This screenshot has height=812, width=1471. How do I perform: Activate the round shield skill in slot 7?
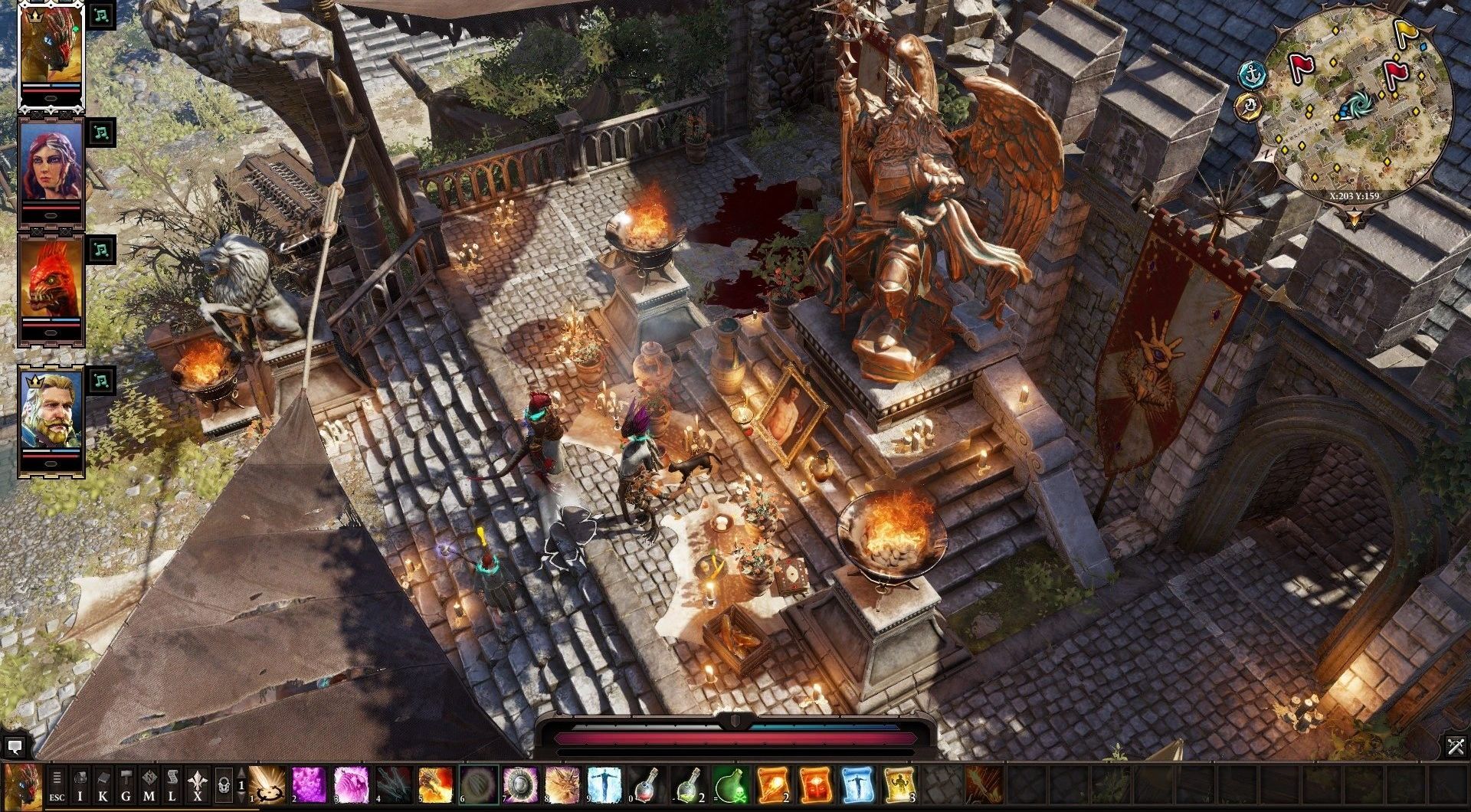point(520,786)
